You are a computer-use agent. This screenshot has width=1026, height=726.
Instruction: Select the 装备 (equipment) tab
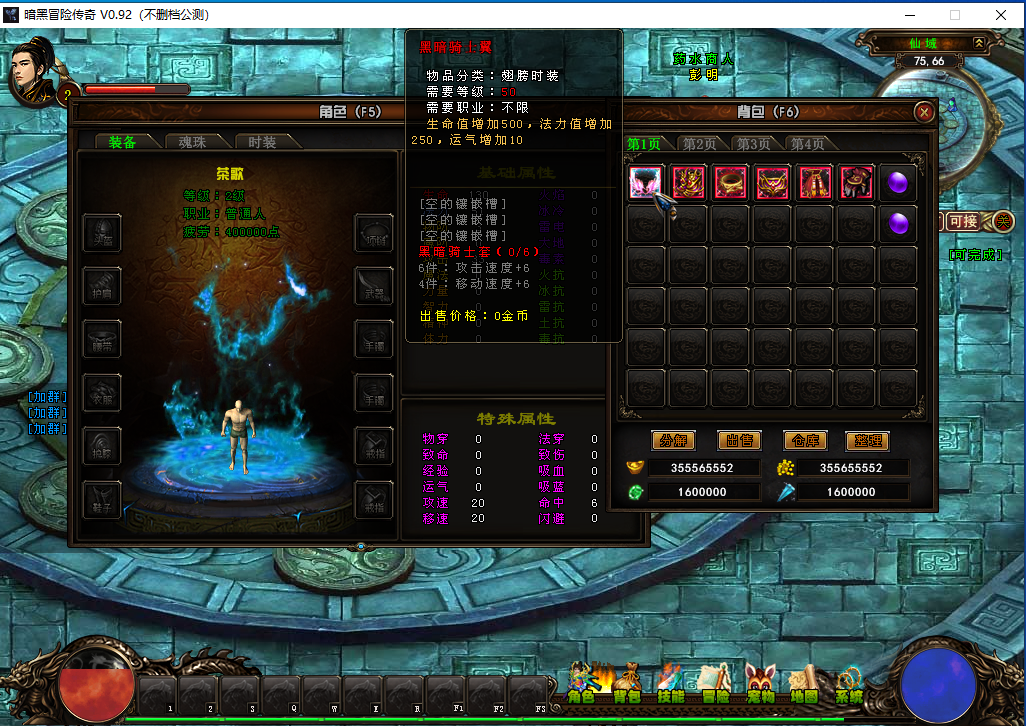pyautogui.click(x=122, y=142)
